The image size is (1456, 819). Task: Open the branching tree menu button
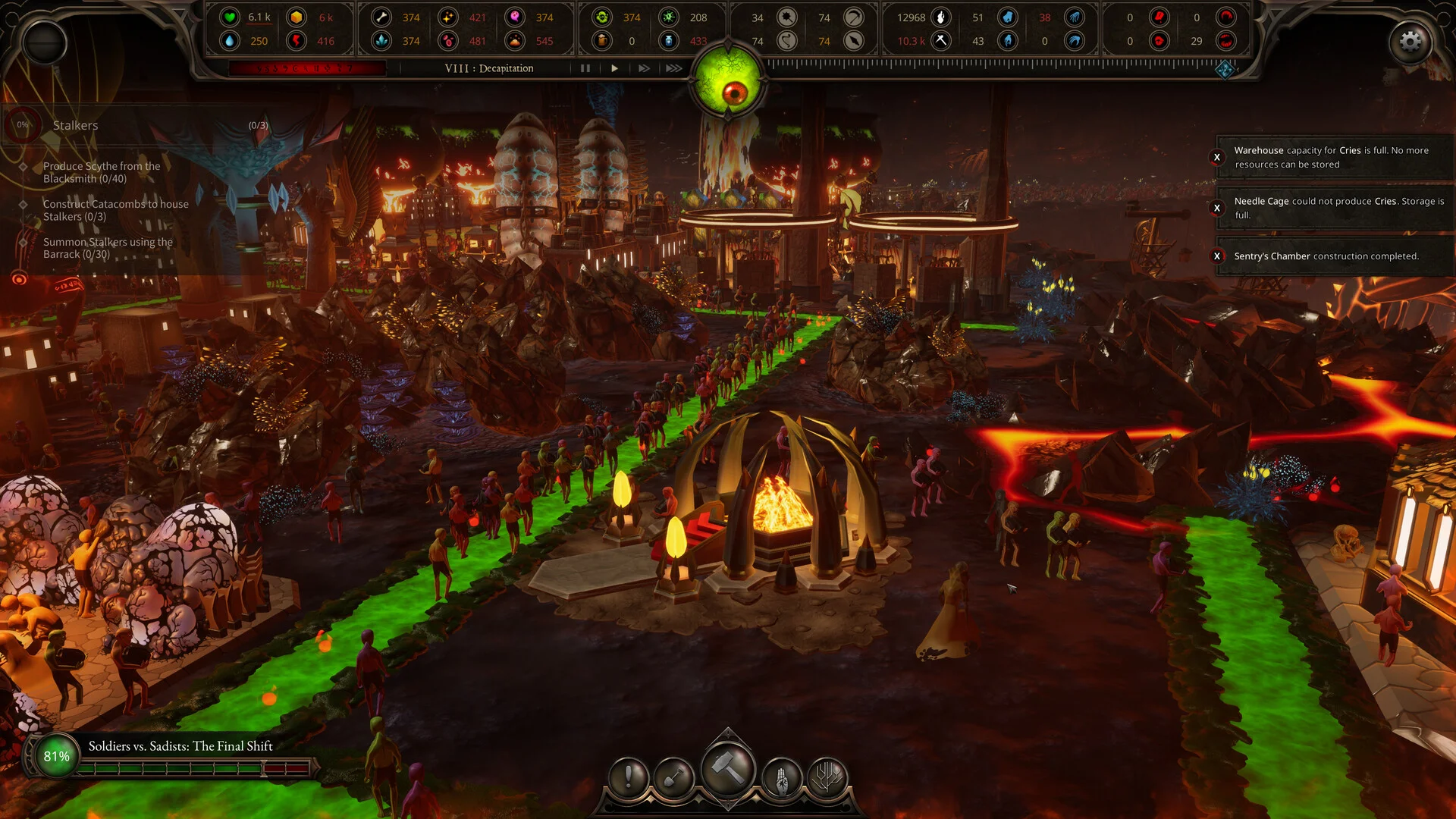pyautogui.click(x=827, y=777)
